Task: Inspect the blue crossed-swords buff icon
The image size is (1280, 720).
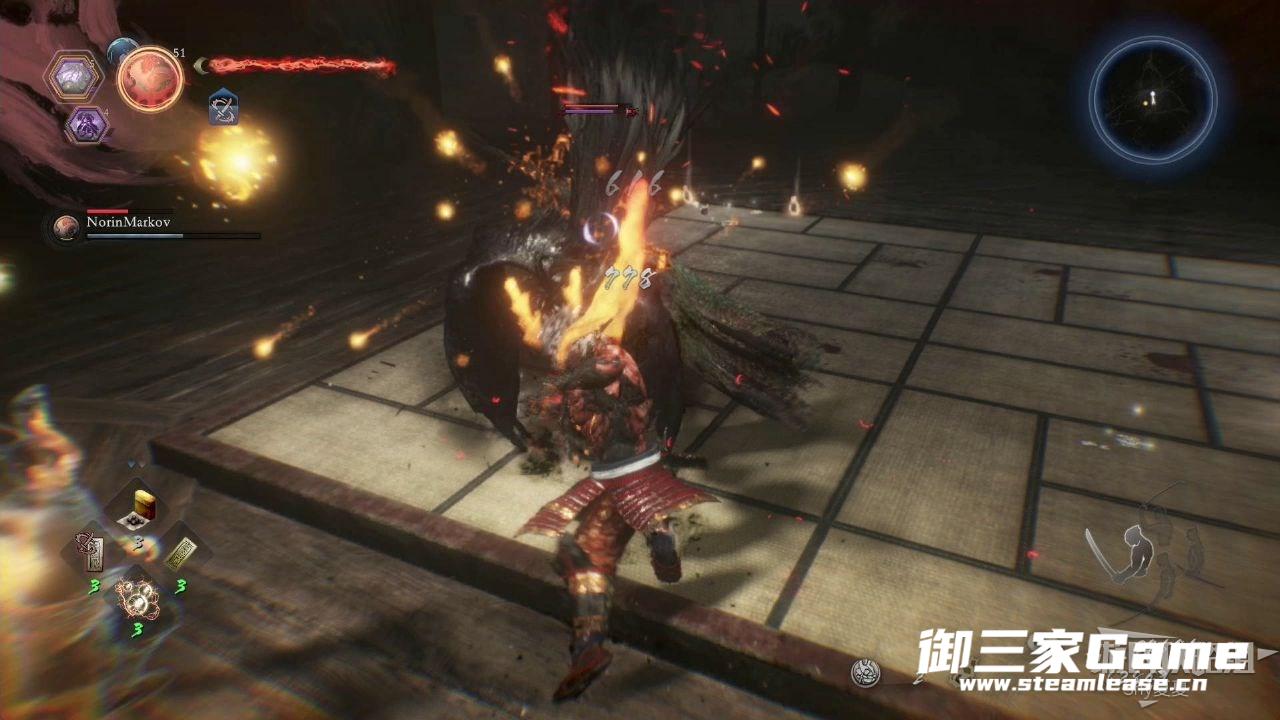Action: (223, 107)
